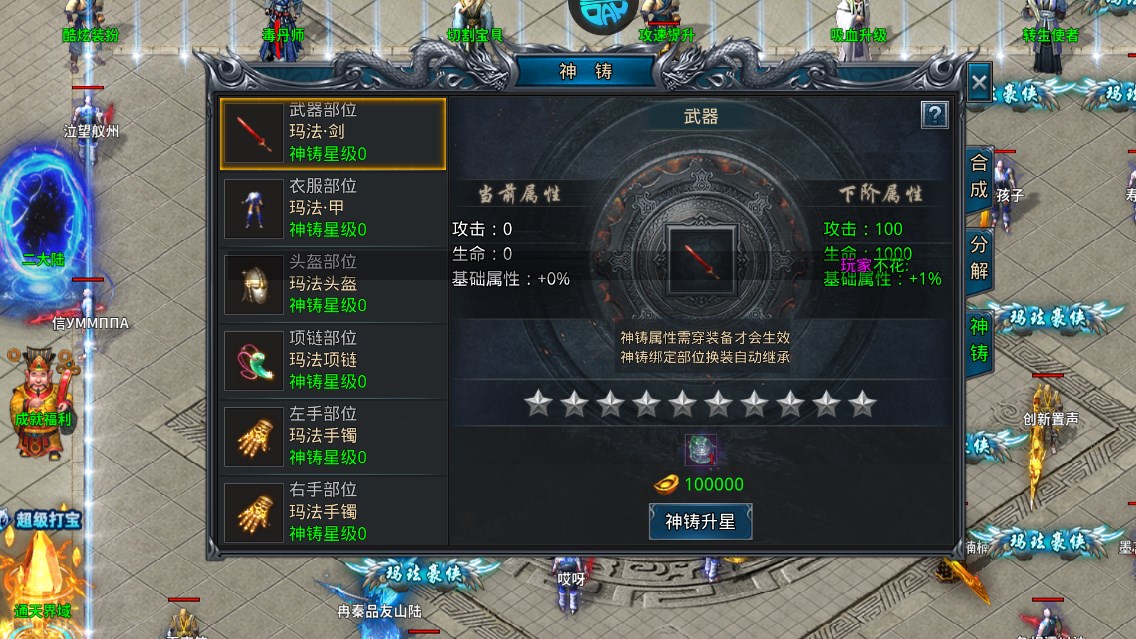Click the upgrade material gem icon
1136x639 pixels.
click(x=699, y=450)
